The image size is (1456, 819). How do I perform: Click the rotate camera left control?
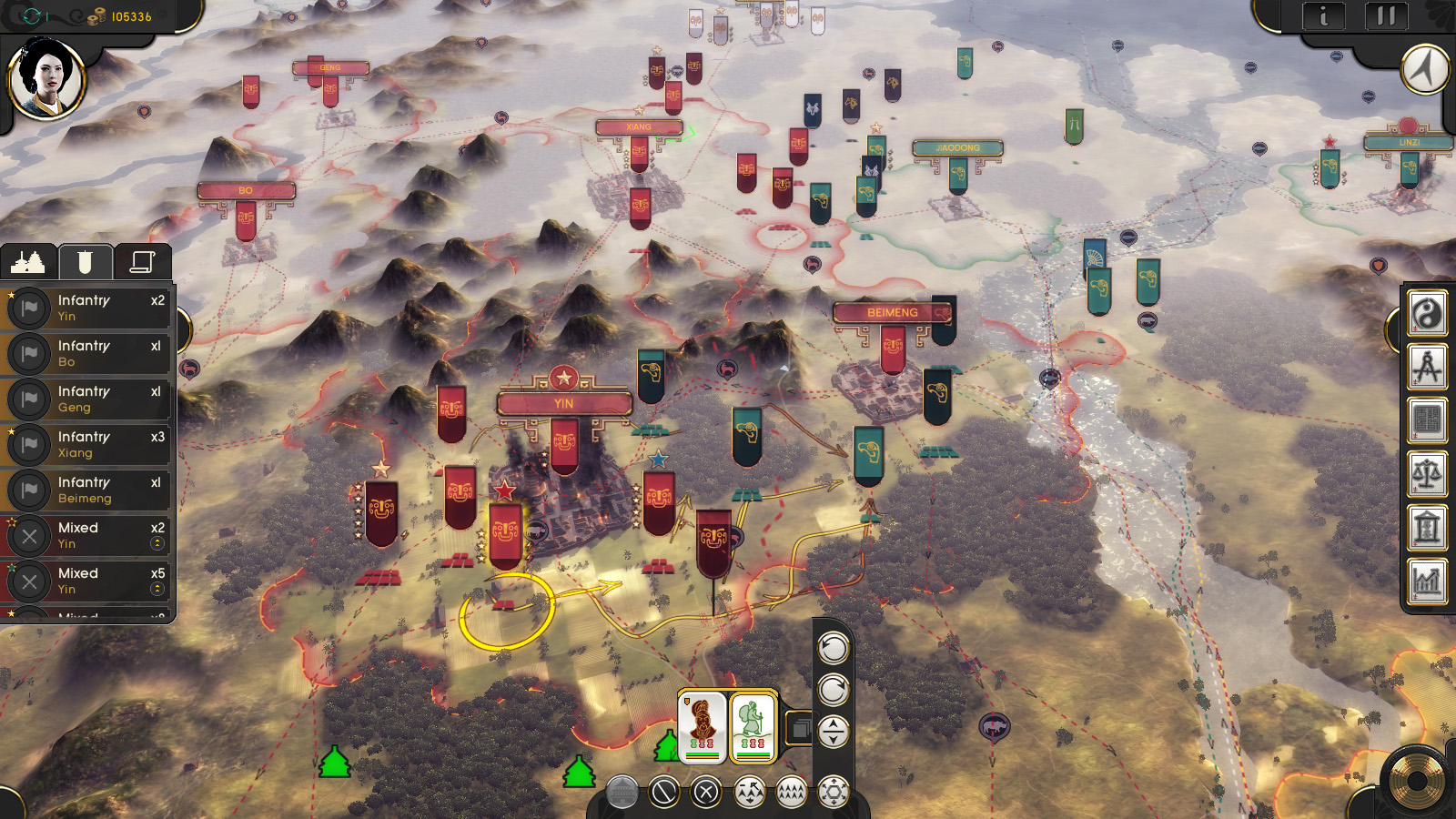(x=833, y=649)
